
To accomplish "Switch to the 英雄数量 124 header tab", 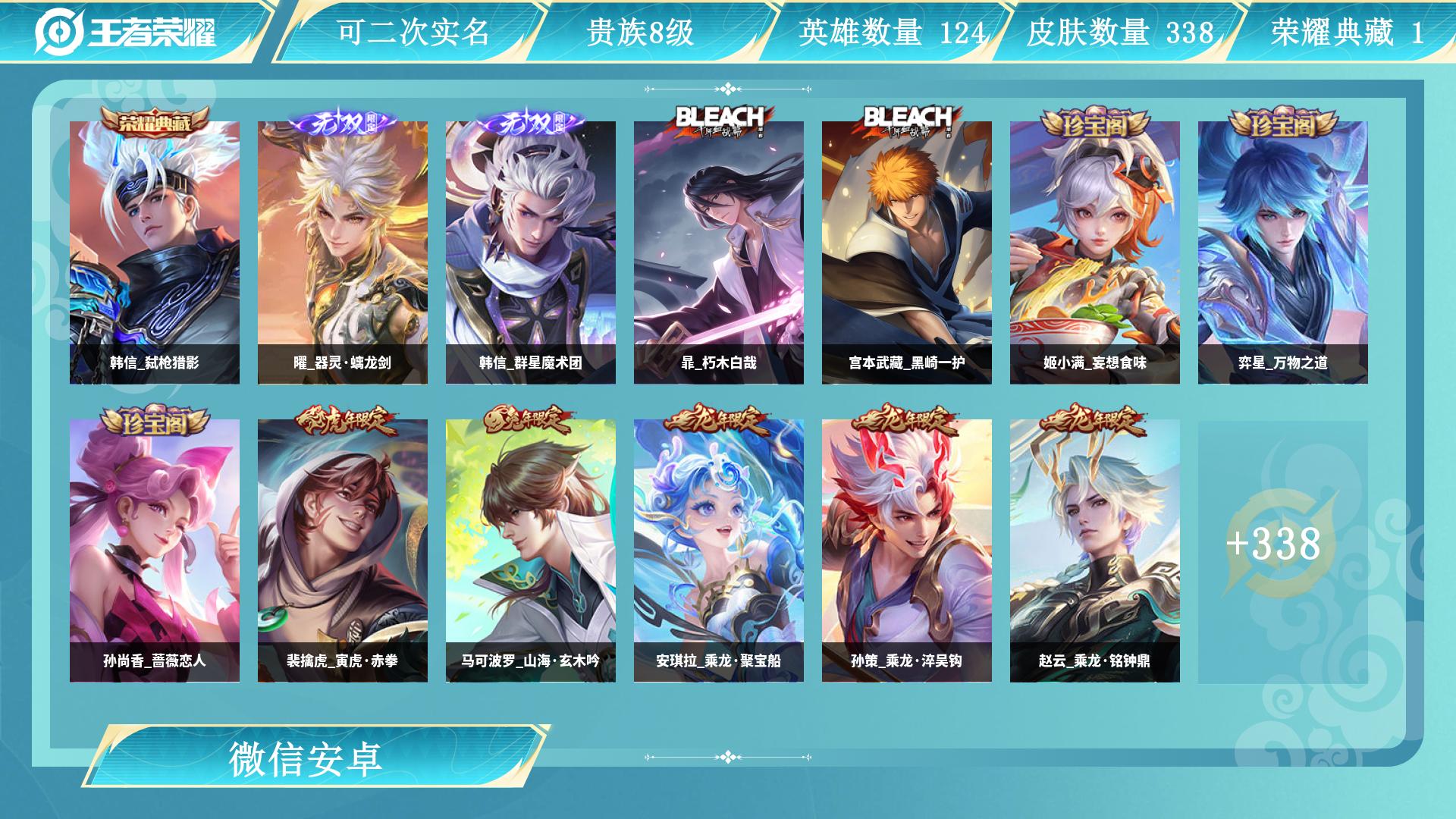I will pyautogui.click(x=891, y=33).
